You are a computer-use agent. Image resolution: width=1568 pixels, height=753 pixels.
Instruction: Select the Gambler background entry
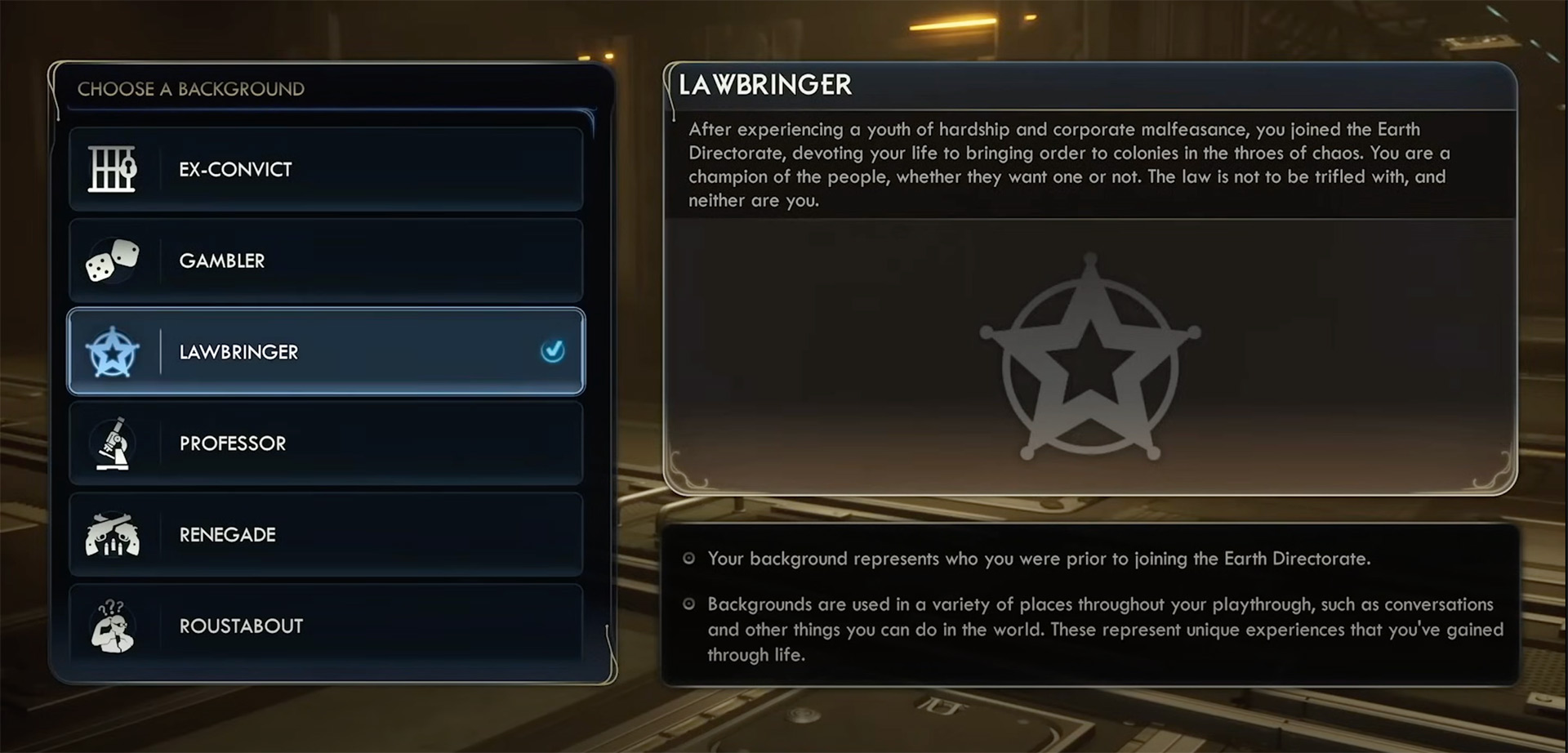coord(325,261)
